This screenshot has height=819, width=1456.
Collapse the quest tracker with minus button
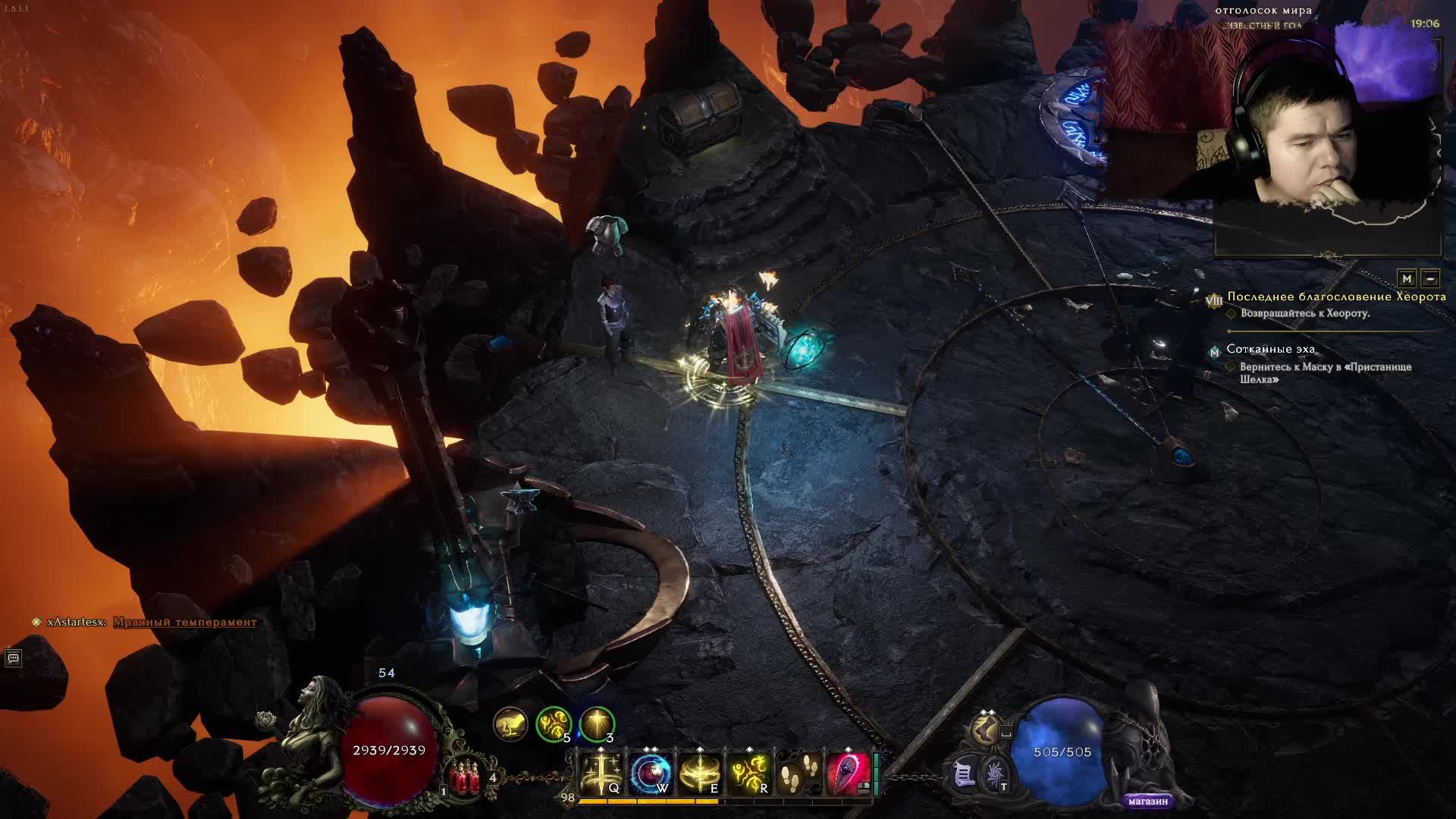(1429, 278)
